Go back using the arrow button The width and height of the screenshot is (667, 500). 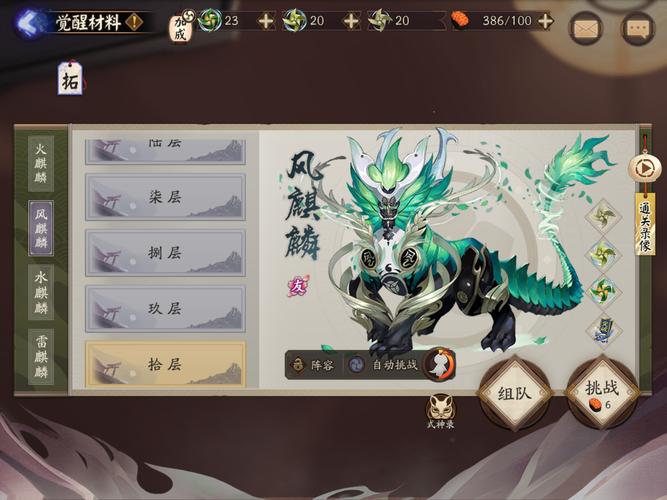coord(30,21)
